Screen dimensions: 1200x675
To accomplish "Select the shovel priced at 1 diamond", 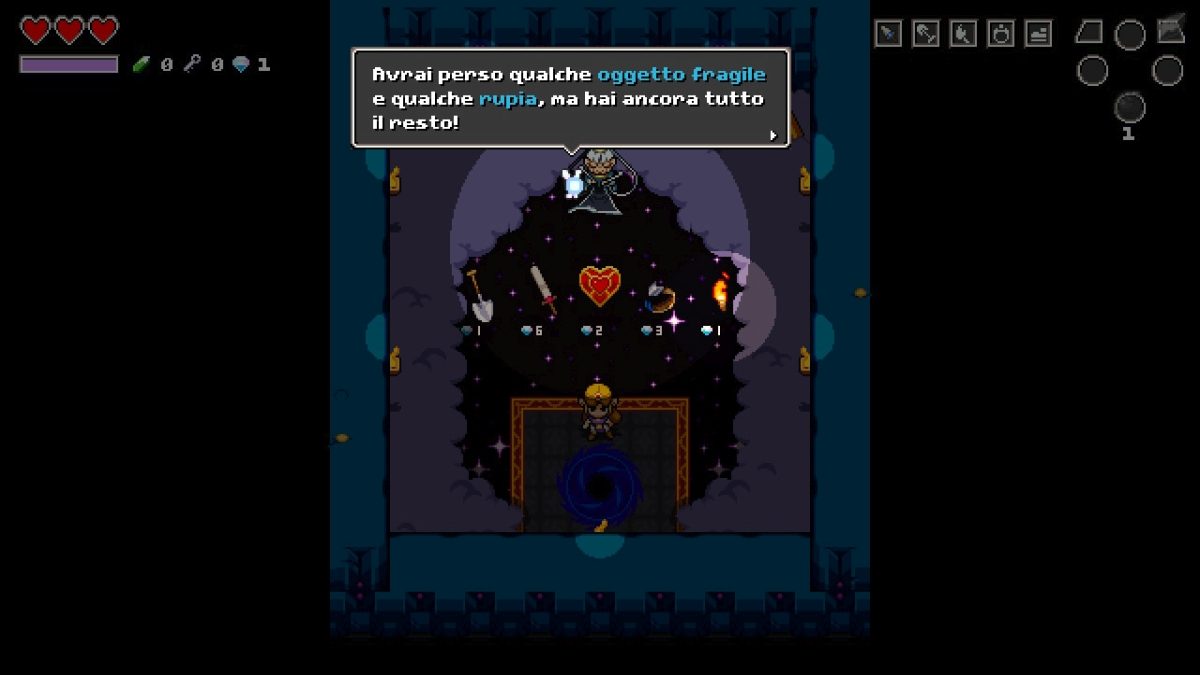I will click(x=478, y=295).
